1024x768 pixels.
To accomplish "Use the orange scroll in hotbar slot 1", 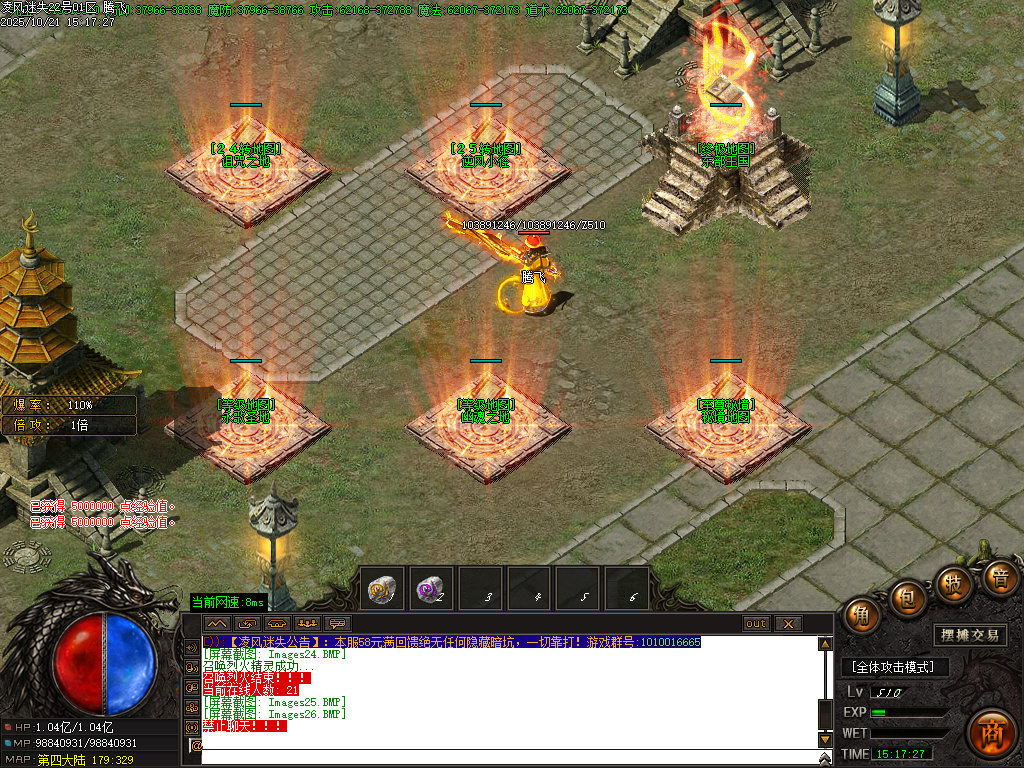I will click(385, 590).
